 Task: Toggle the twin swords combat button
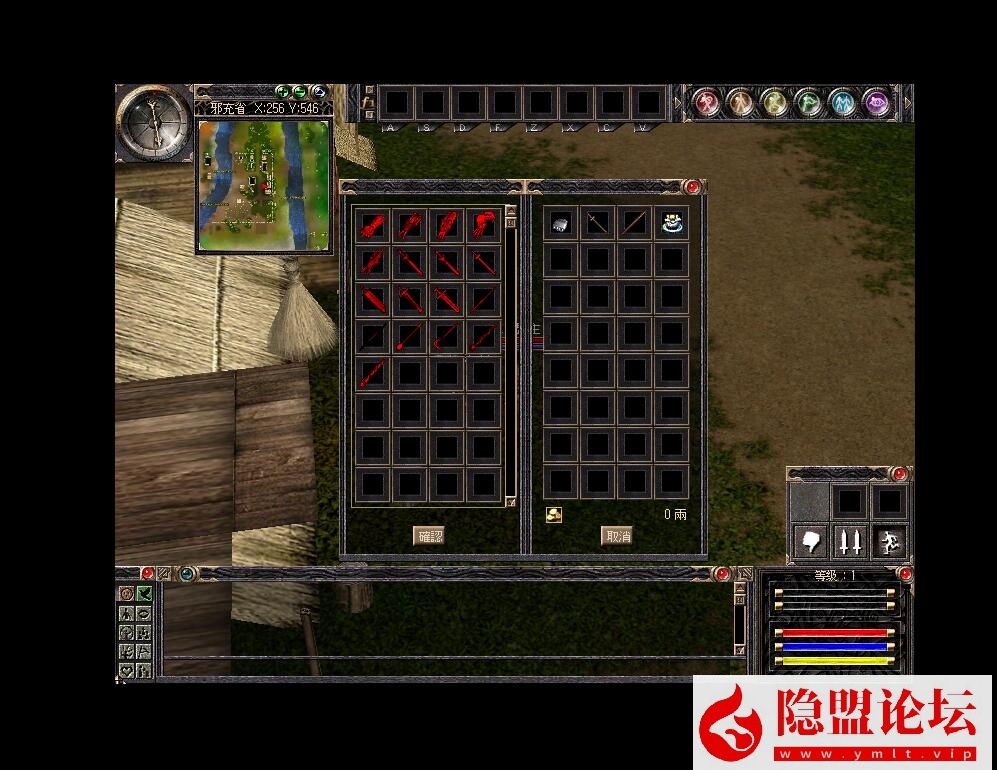[849, 541]
